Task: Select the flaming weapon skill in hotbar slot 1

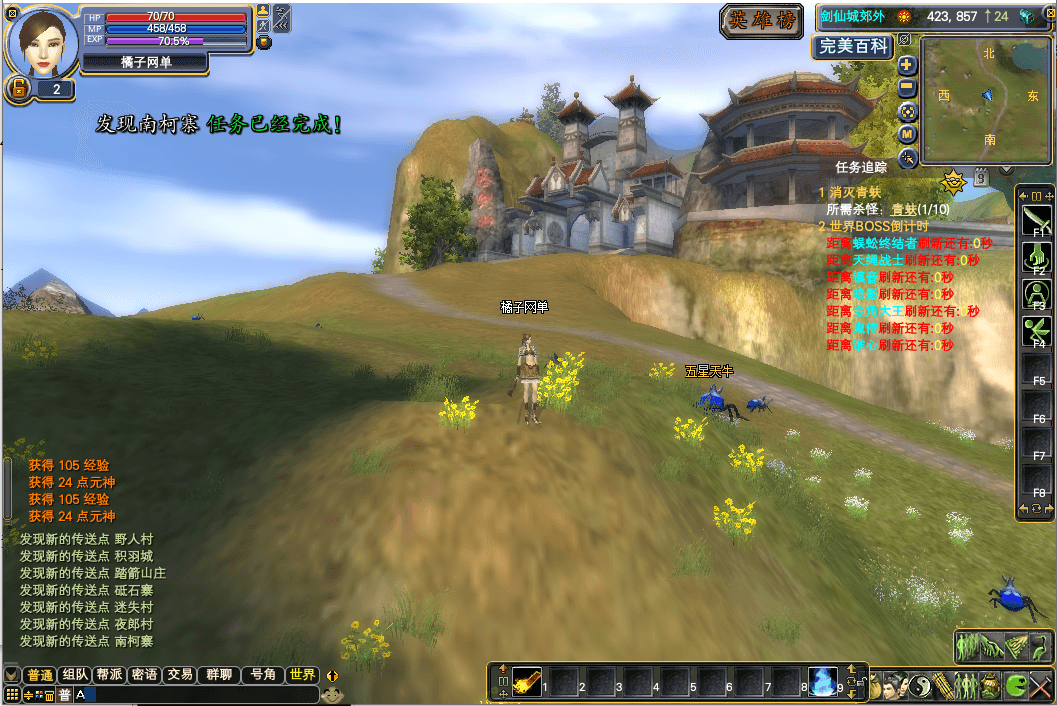Action: click(x=527, y=681)
